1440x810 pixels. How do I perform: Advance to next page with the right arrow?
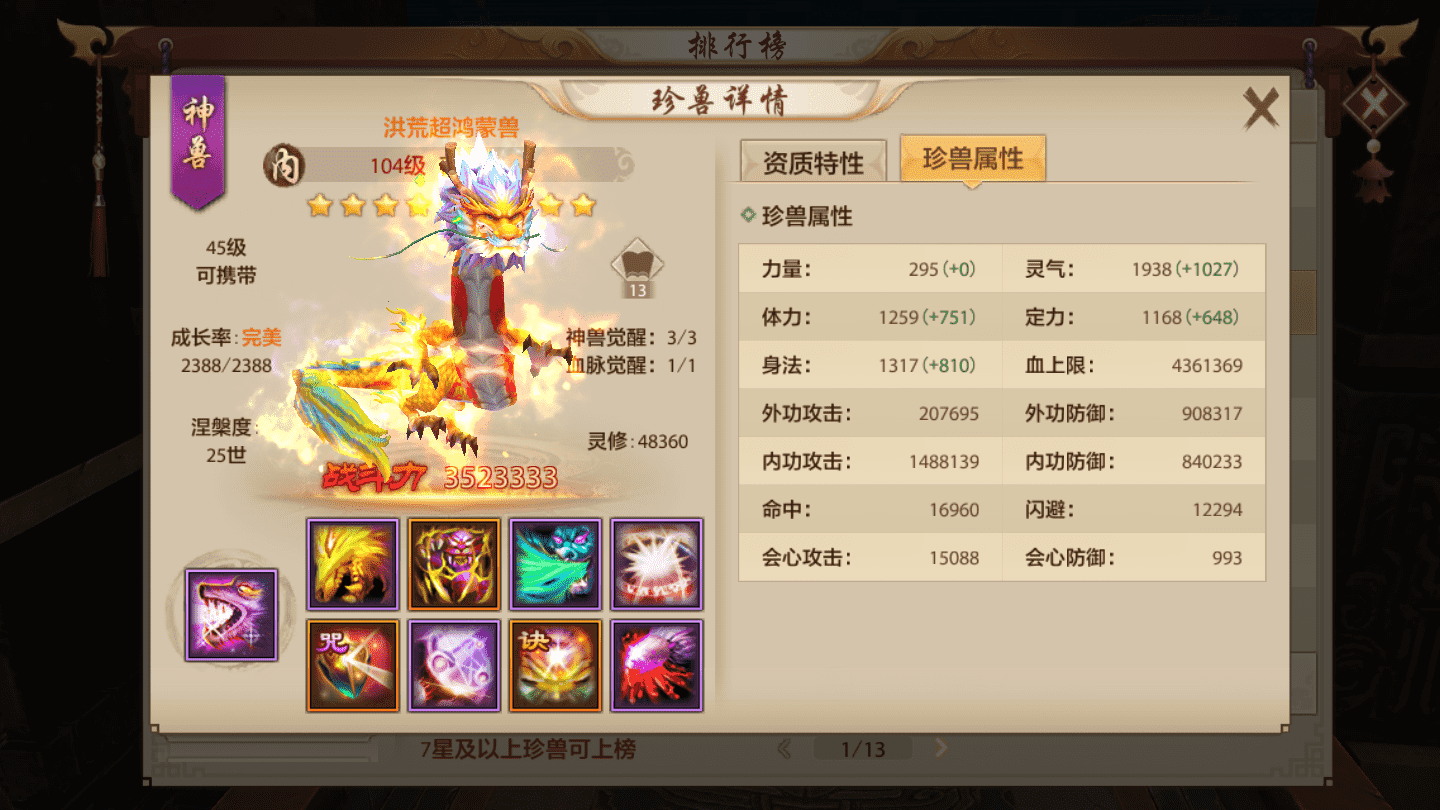[x=941, y=746]
